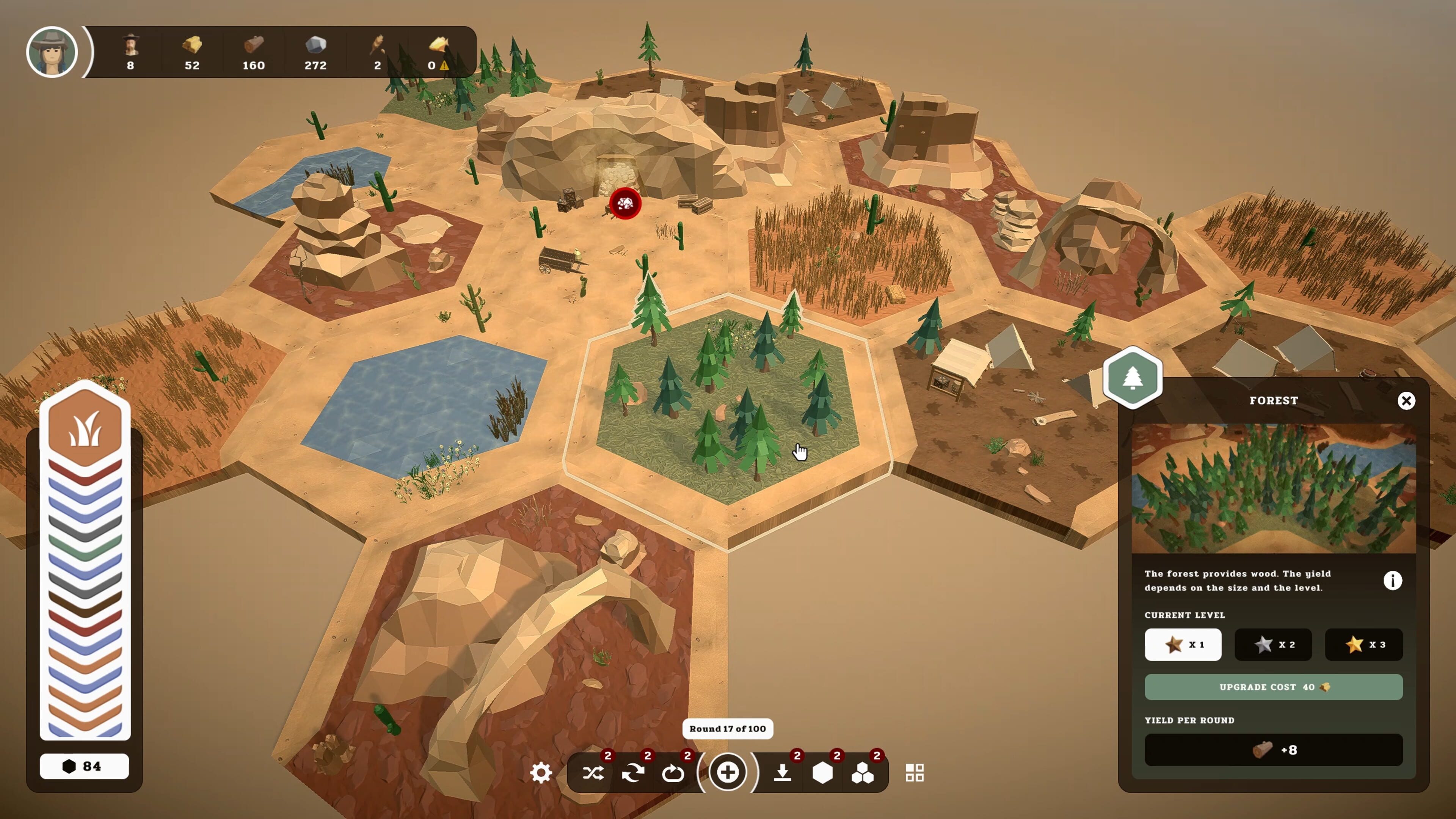Viewport: 1456px width, 819px height.
Task: Select the gold star x3 level
Action: [1364, 644]
